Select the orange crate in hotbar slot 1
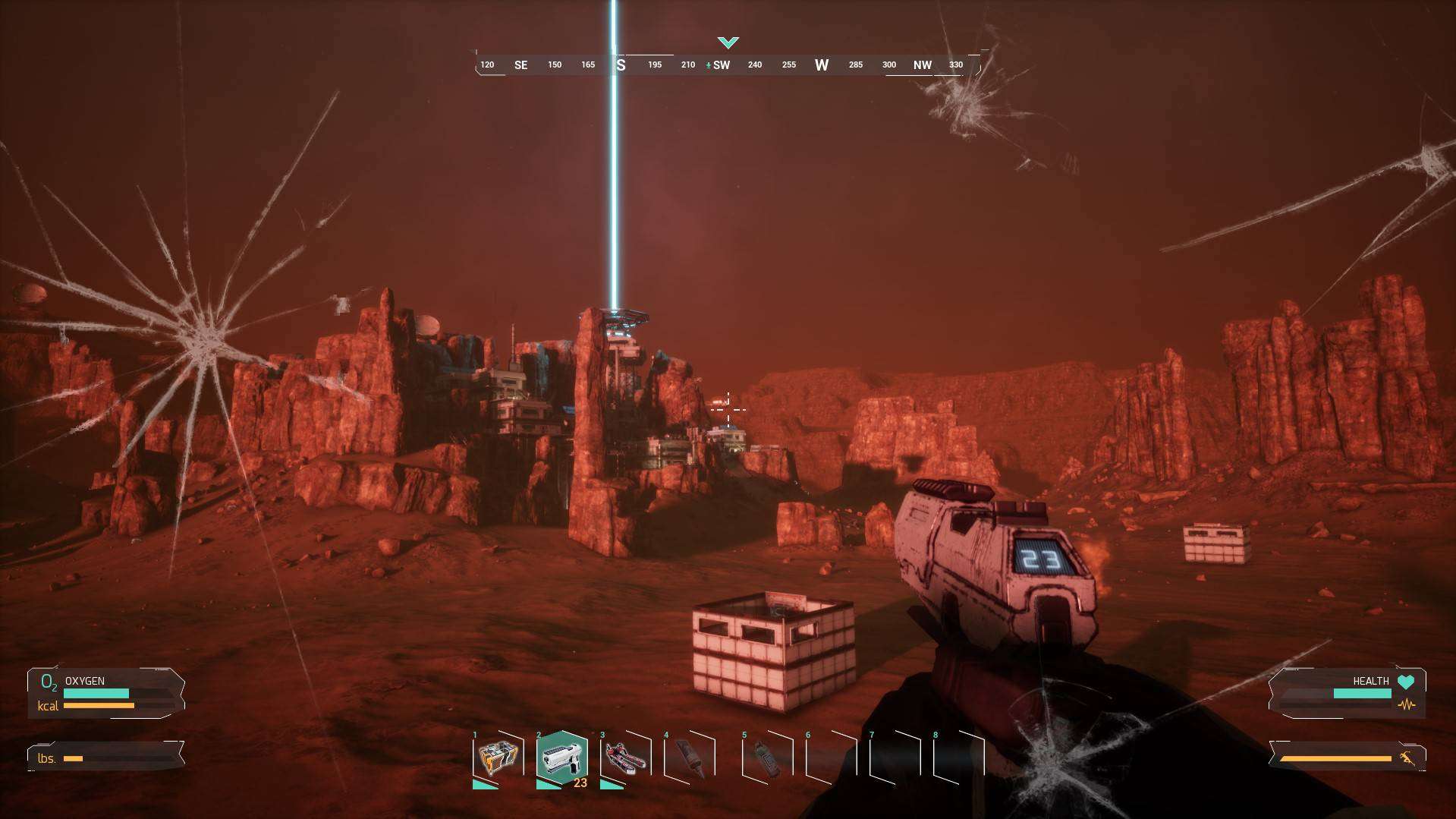 (498, 758)
